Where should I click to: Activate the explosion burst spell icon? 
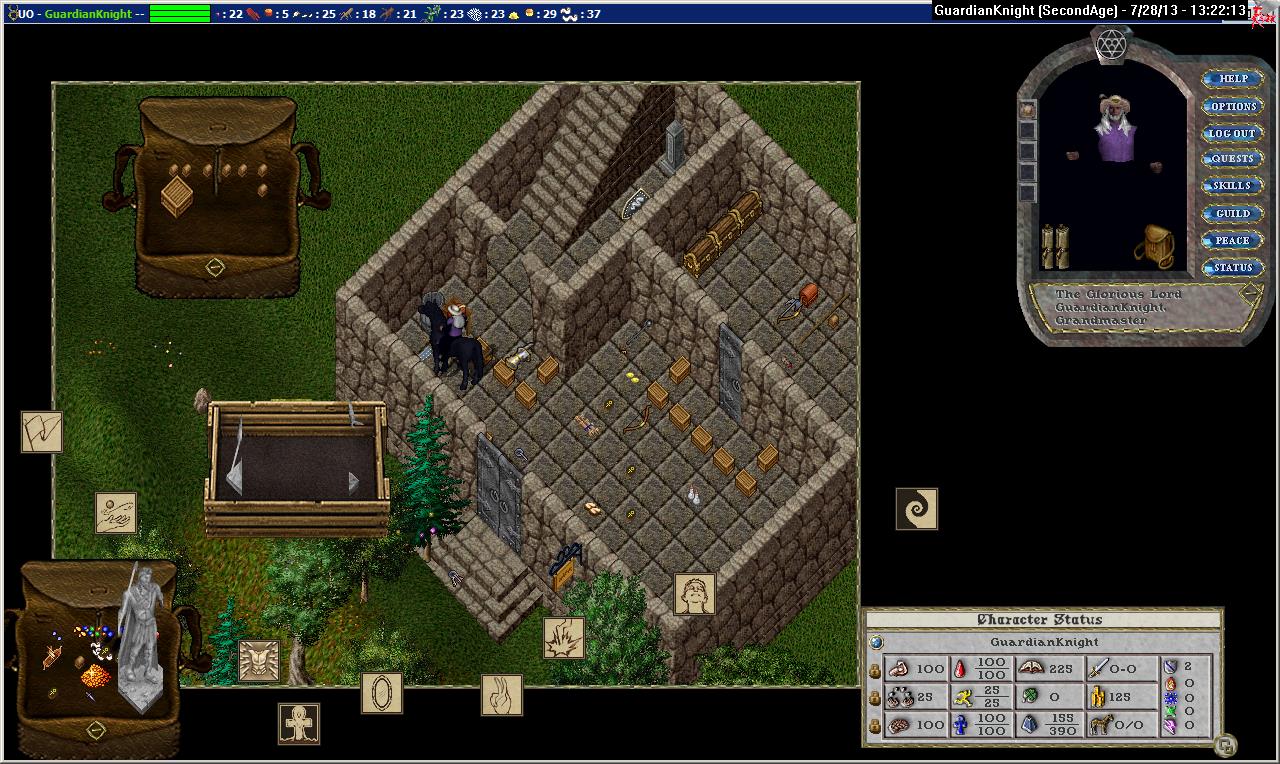564,638
